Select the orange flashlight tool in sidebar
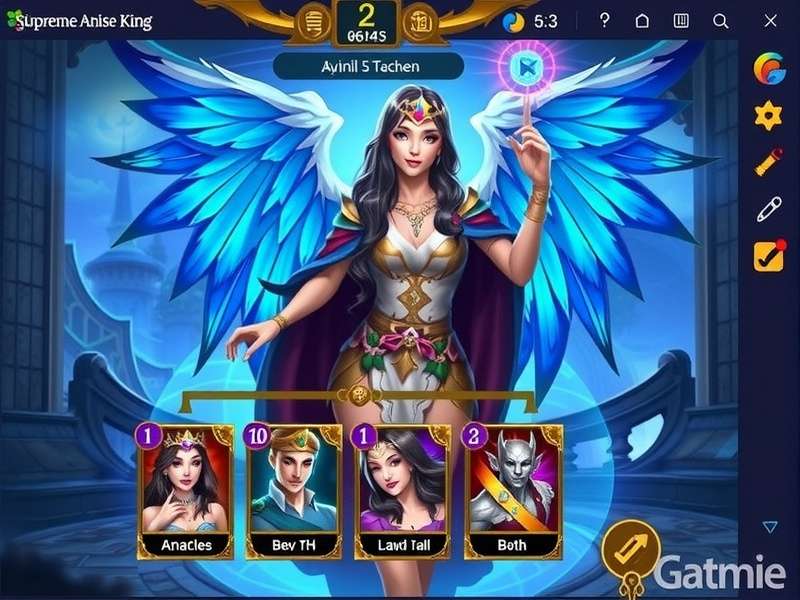This screenshot has height=600, width=800. 768,162
